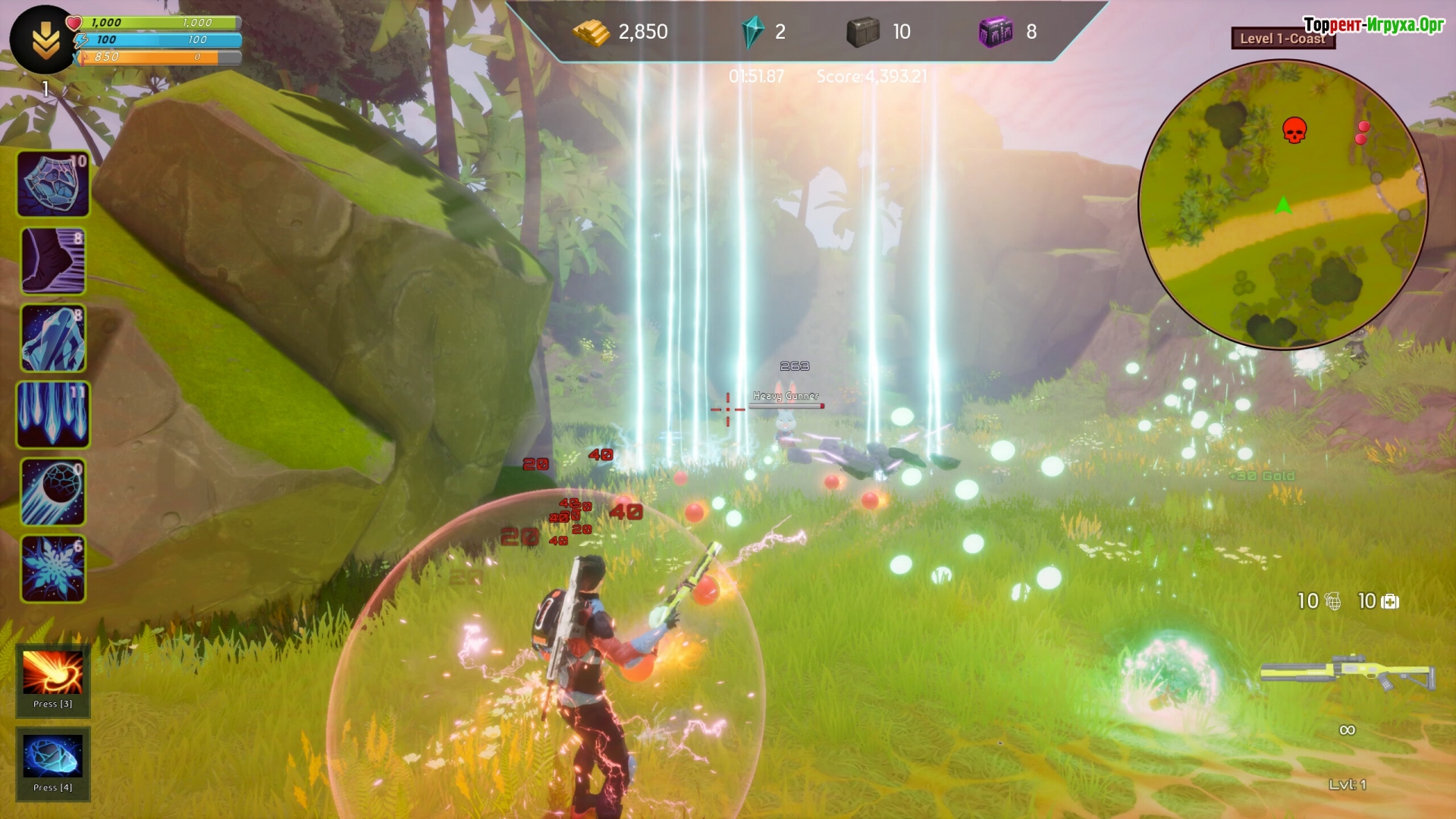This screenshot has width=1456, height=819.
Task: Select the purple chest counter icon
Action: click(996, 32)
